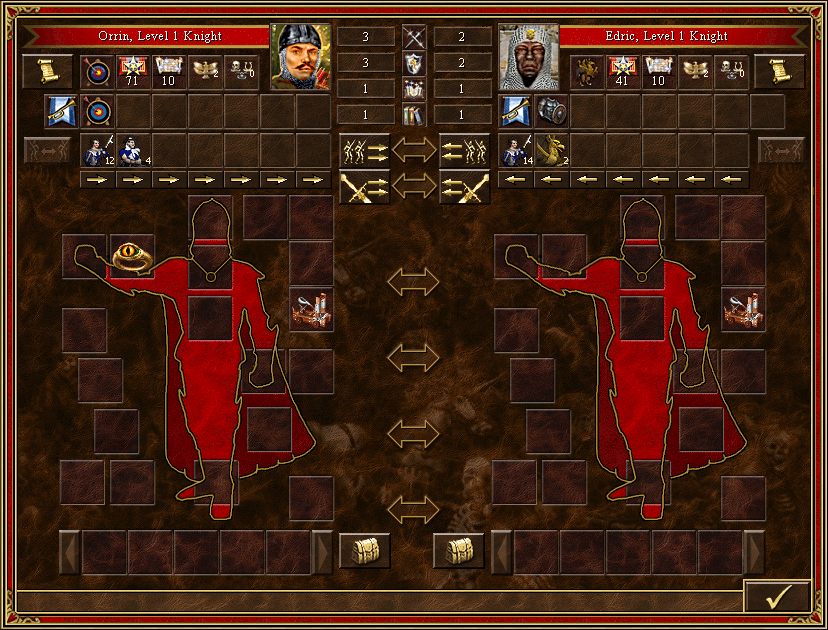This screenshot has height=630, width=828.
Task: Move all of Orrin's army to Edric
Action: (364, 150)
